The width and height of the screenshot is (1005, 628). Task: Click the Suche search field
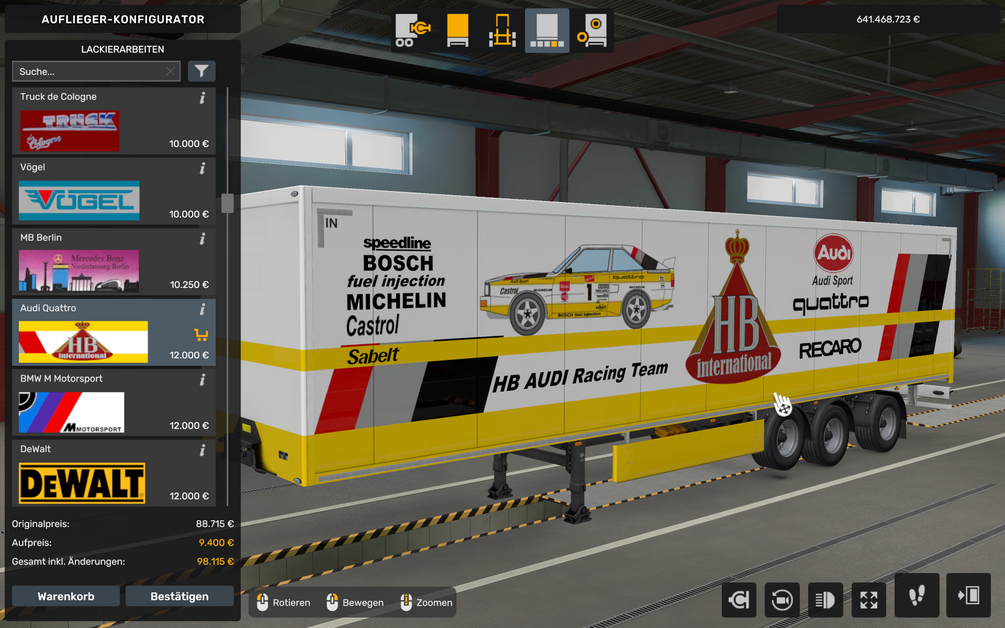tap(88, 72)
